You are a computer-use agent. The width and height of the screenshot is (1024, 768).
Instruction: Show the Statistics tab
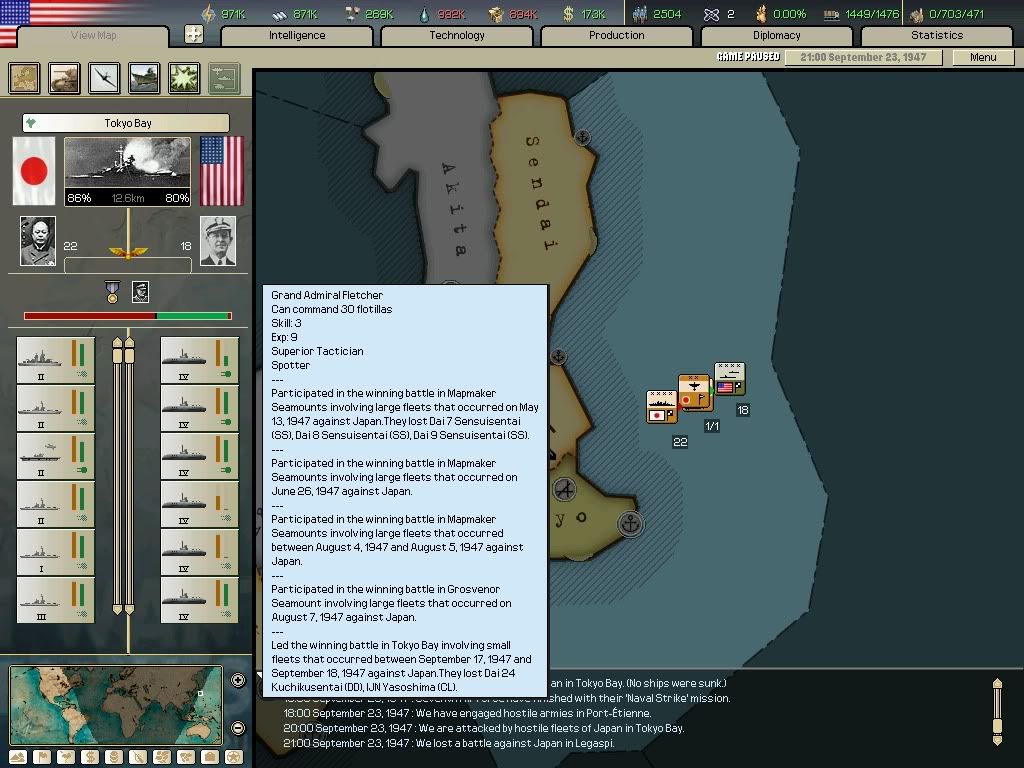coord(937,36)
